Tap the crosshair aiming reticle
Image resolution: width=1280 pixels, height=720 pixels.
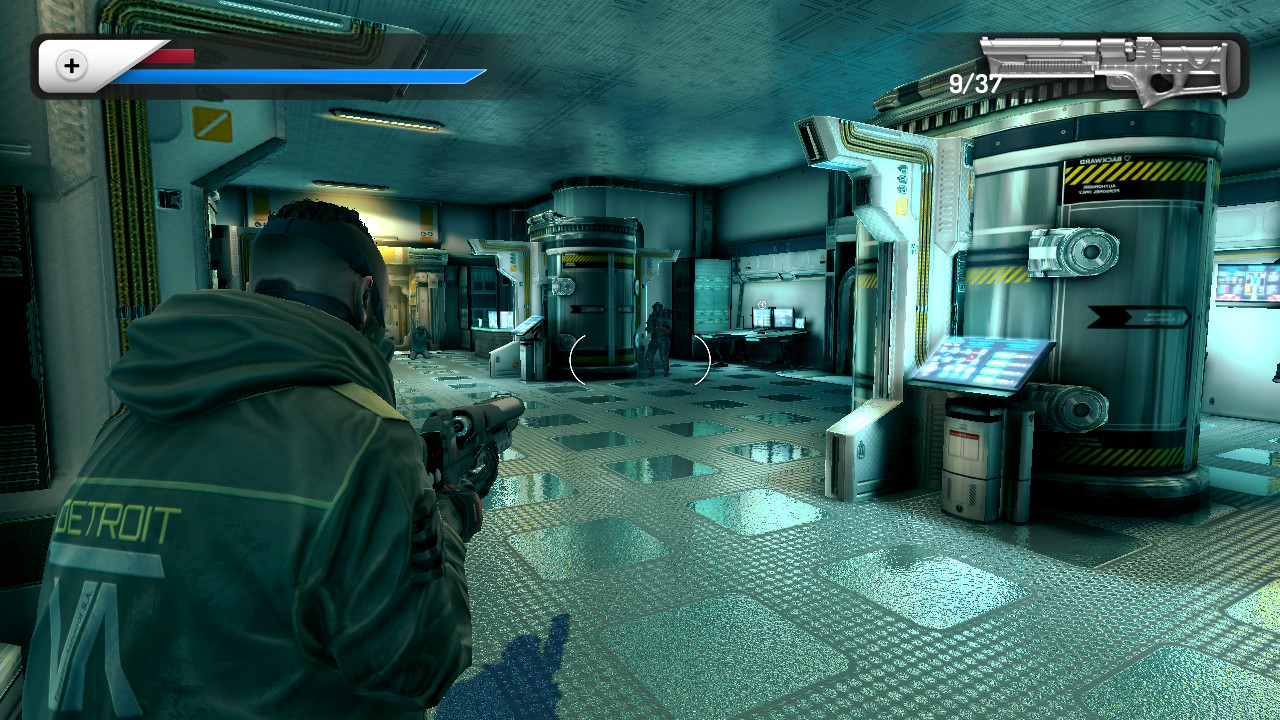pyautogui.click(x=640, y=360)
